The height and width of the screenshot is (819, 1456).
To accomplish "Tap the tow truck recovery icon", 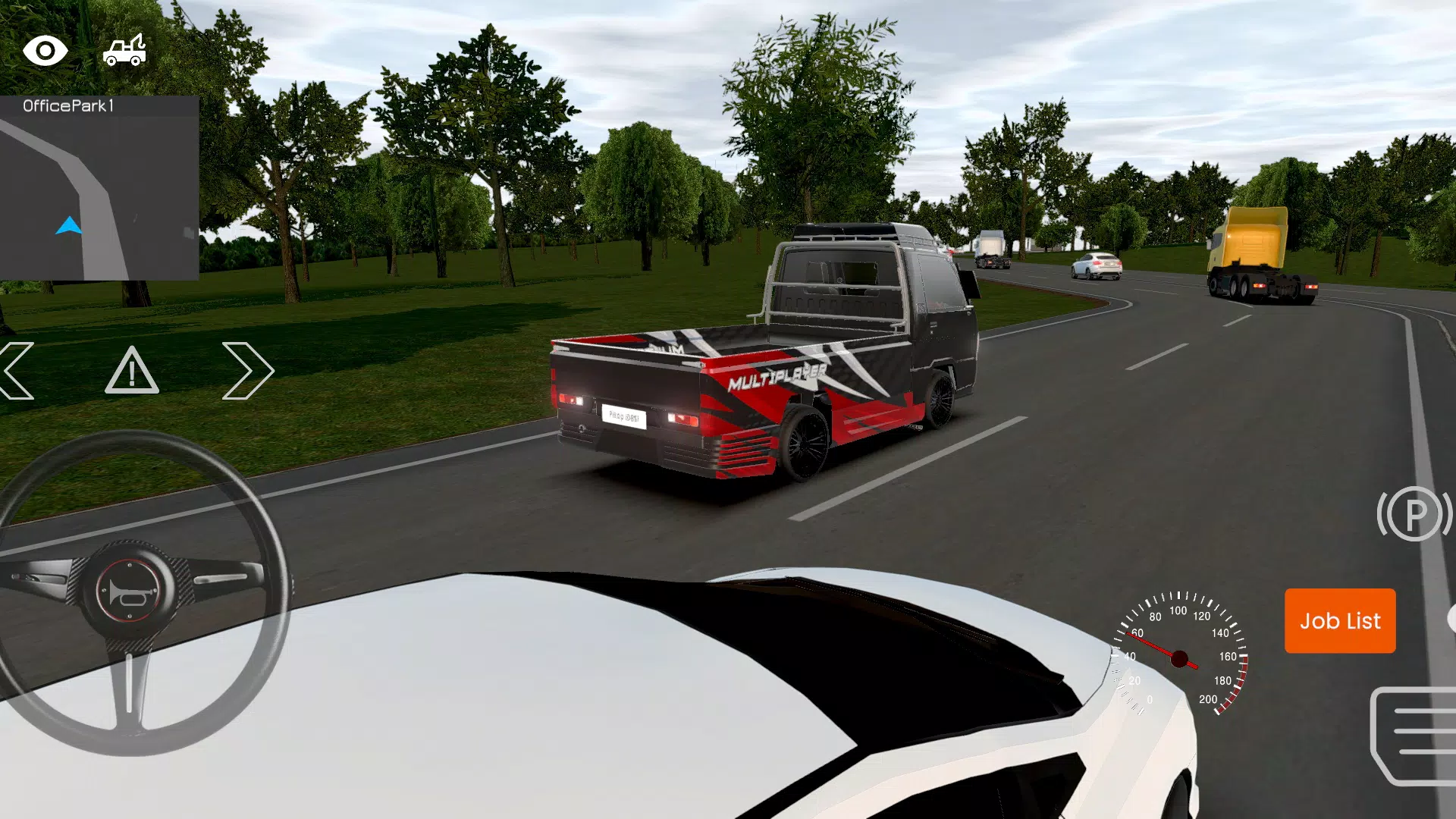I will coord(126,49).
